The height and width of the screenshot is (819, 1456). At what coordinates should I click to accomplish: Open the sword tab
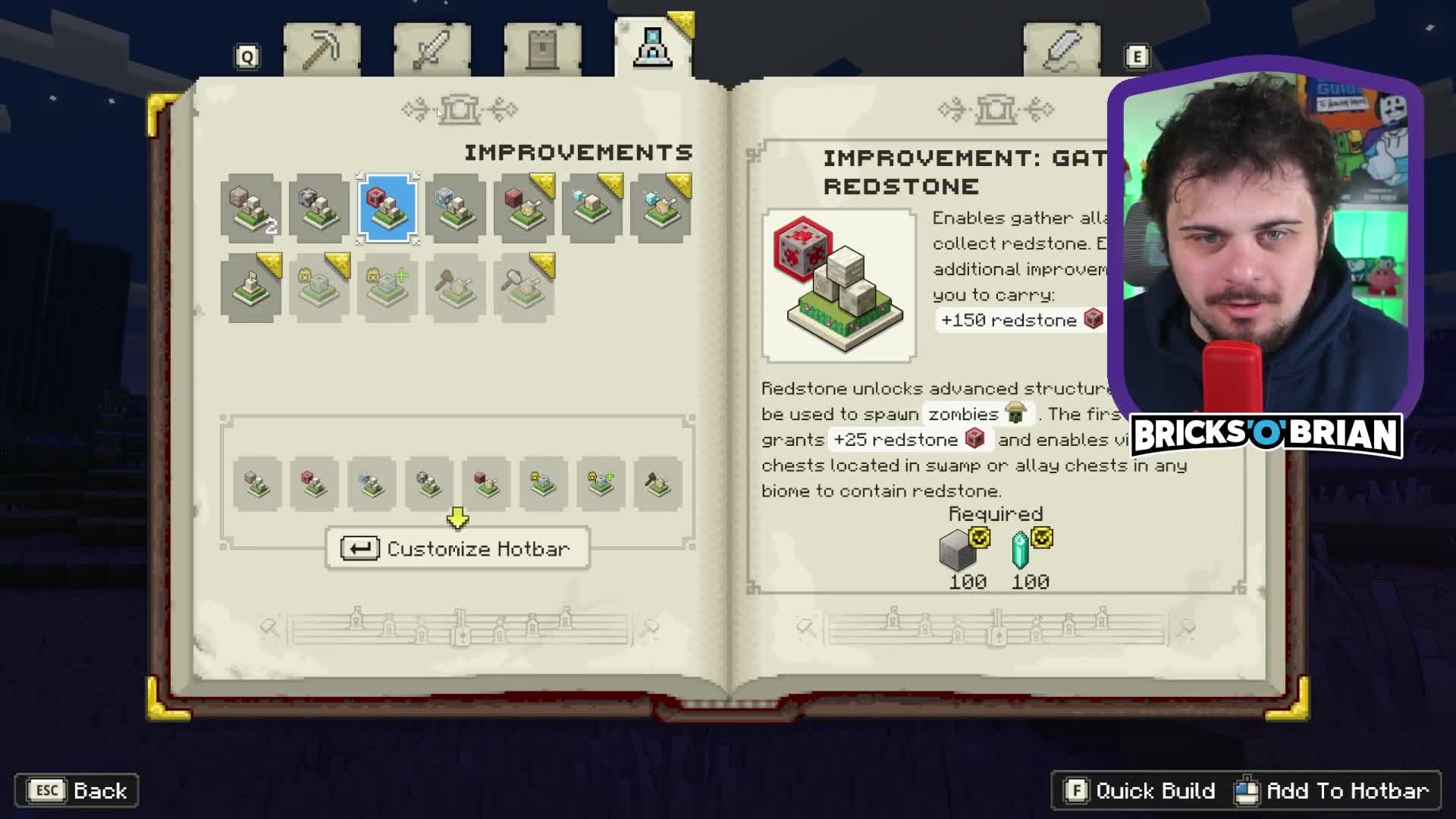point(431,50)
